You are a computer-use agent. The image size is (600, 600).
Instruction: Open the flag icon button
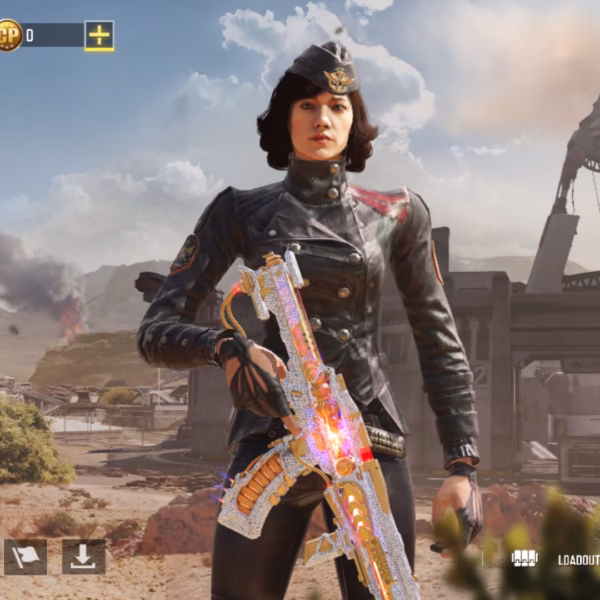tap(25, 557)
